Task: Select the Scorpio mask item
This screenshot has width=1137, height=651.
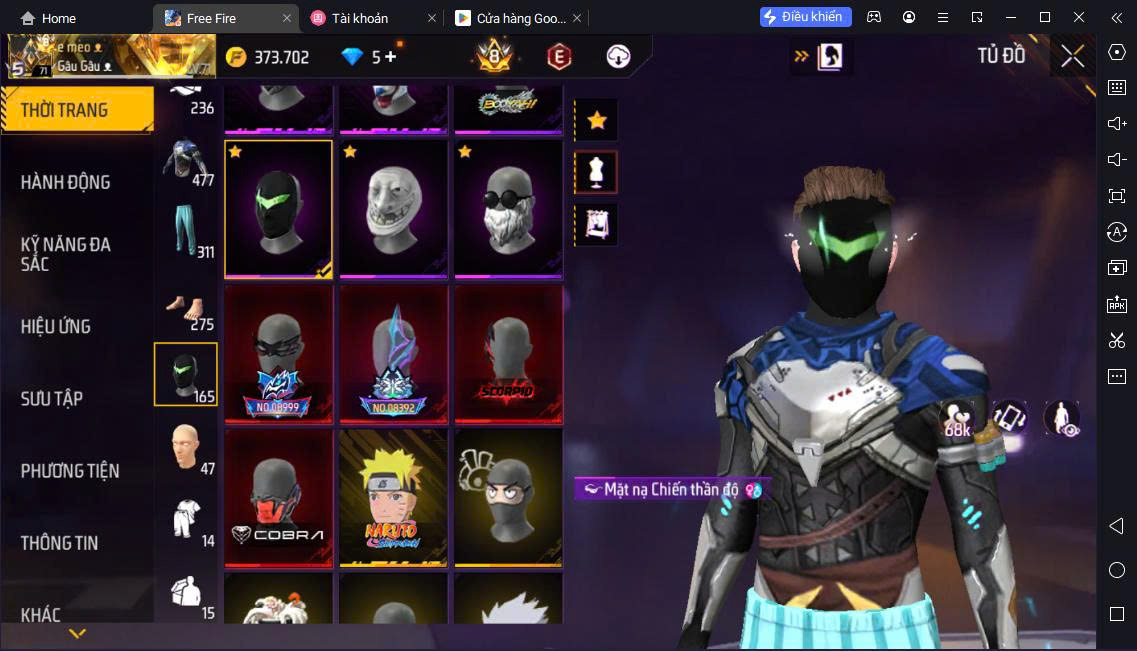Action: point(508,353)
